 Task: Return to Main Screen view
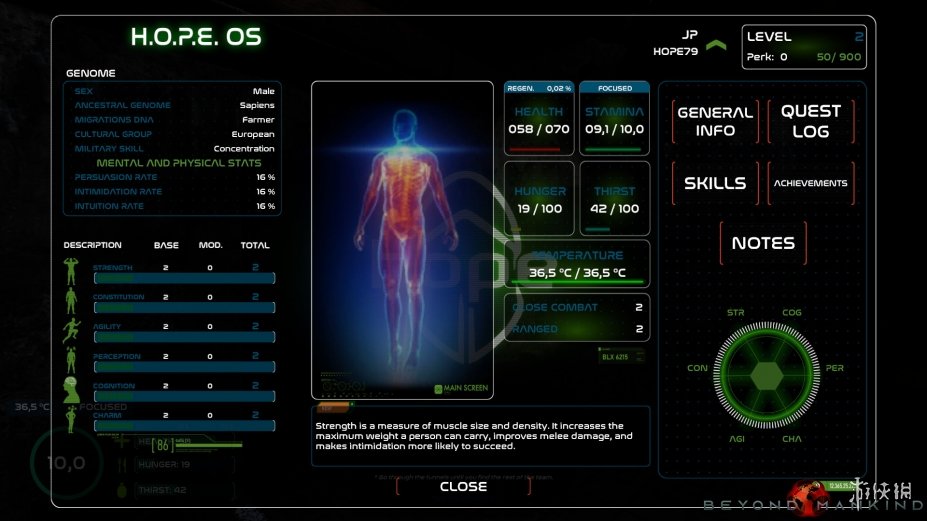461,388
